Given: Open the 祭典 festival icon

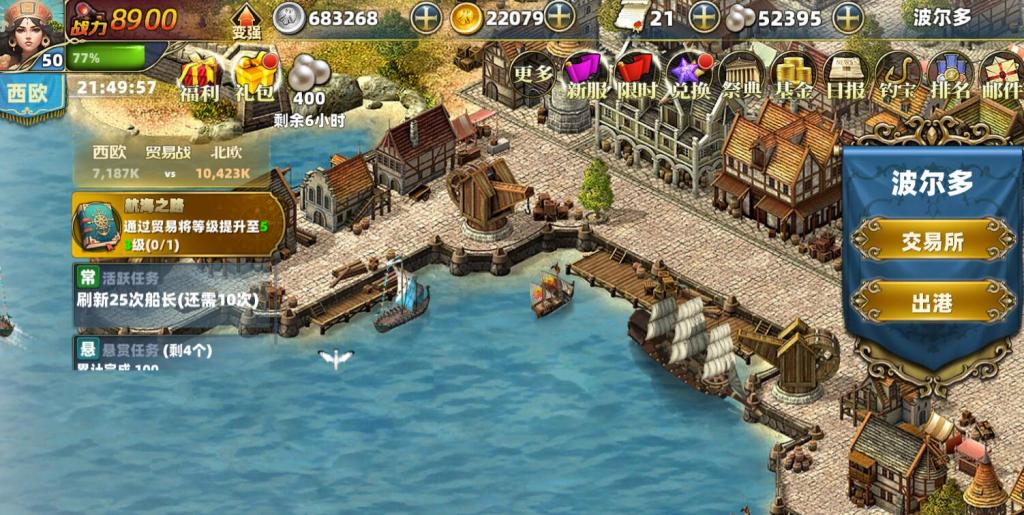Looking at the screenshot, I should click(x=741, y=74).
